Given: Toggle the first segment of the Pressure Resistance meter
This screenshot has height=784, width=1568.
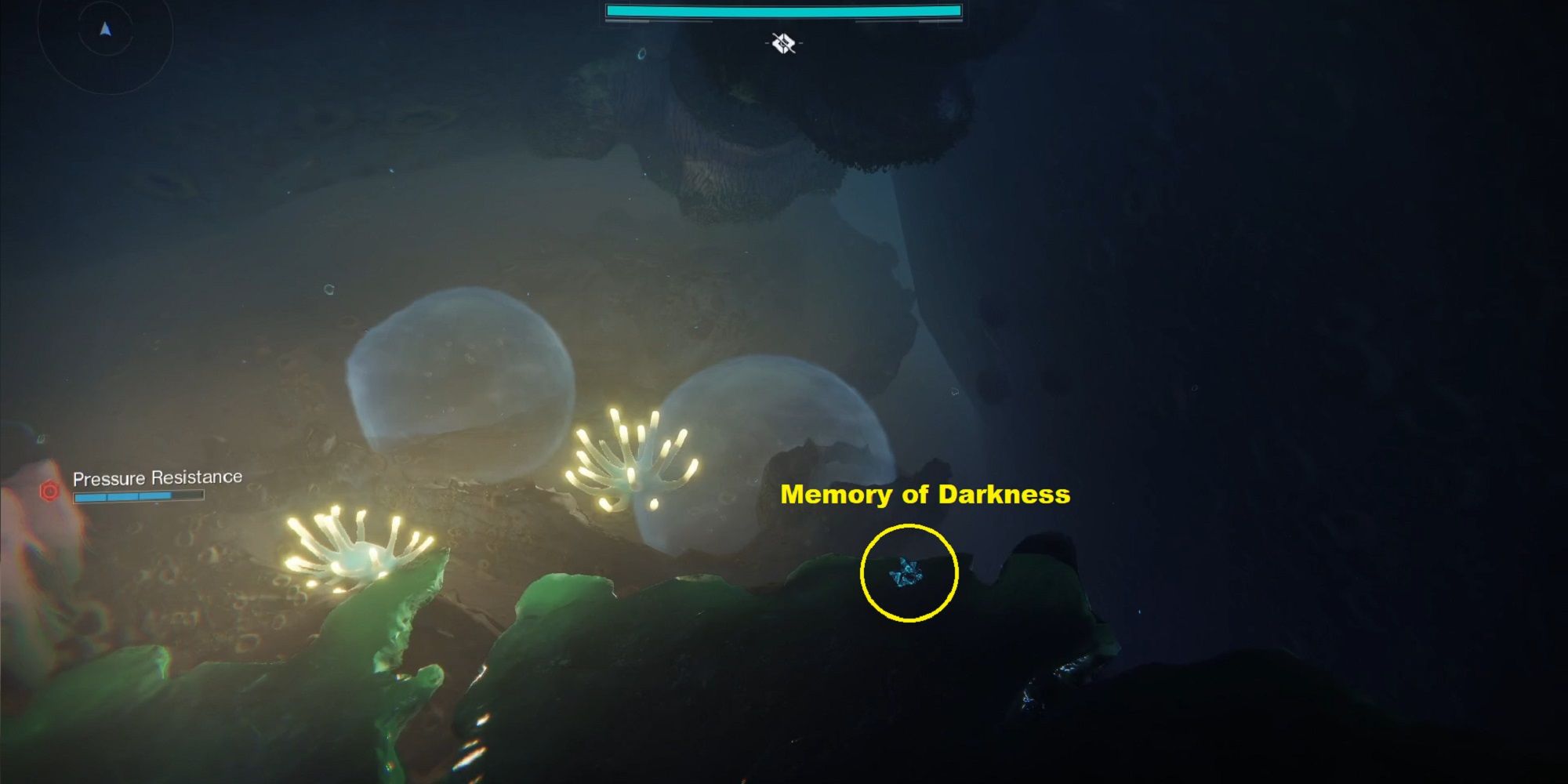Looking at the screenshot, I should tap(91, 496).
